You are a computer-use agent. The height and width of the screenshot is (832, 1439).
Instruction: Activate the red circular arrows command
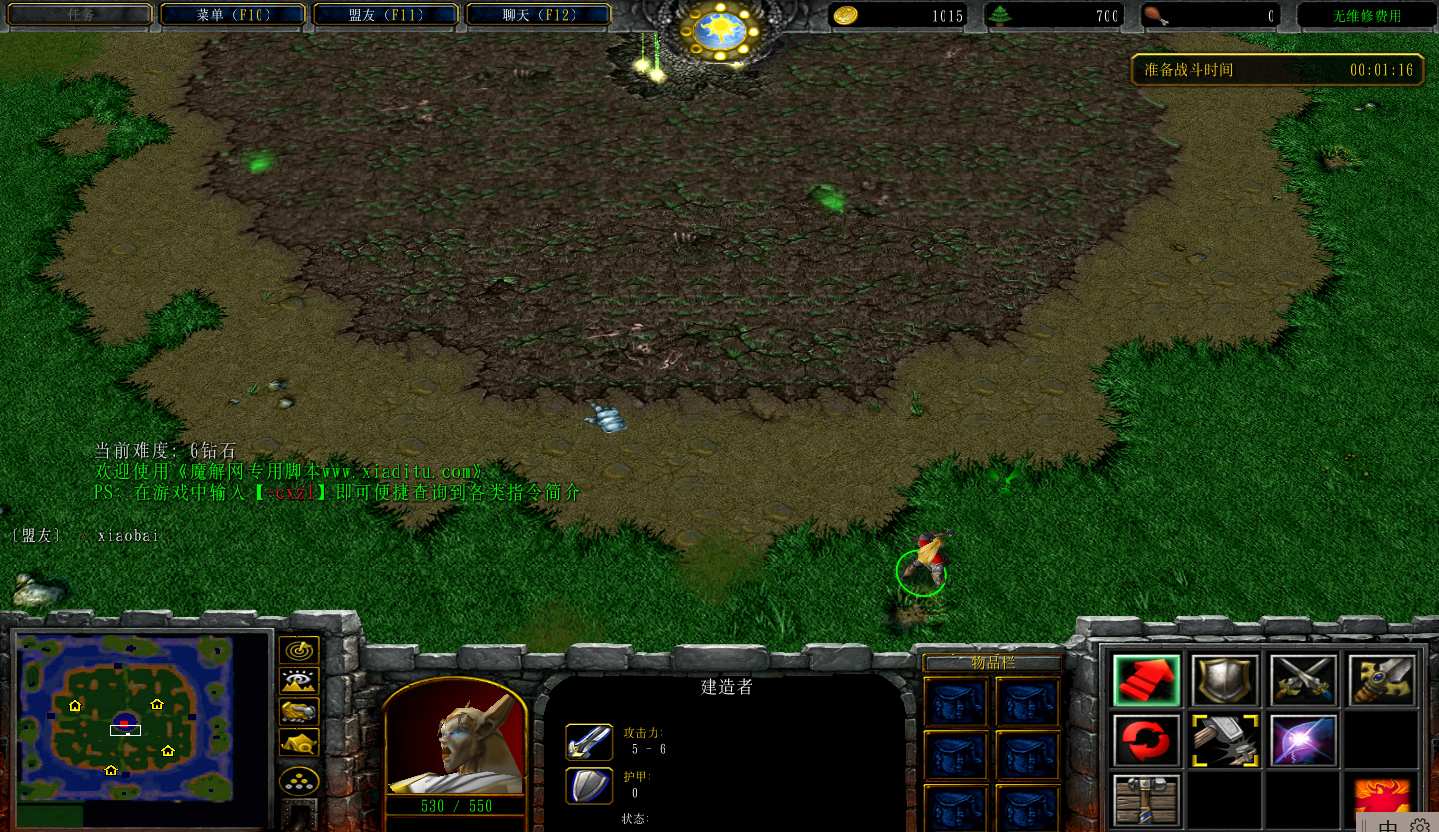point(1146,740)
